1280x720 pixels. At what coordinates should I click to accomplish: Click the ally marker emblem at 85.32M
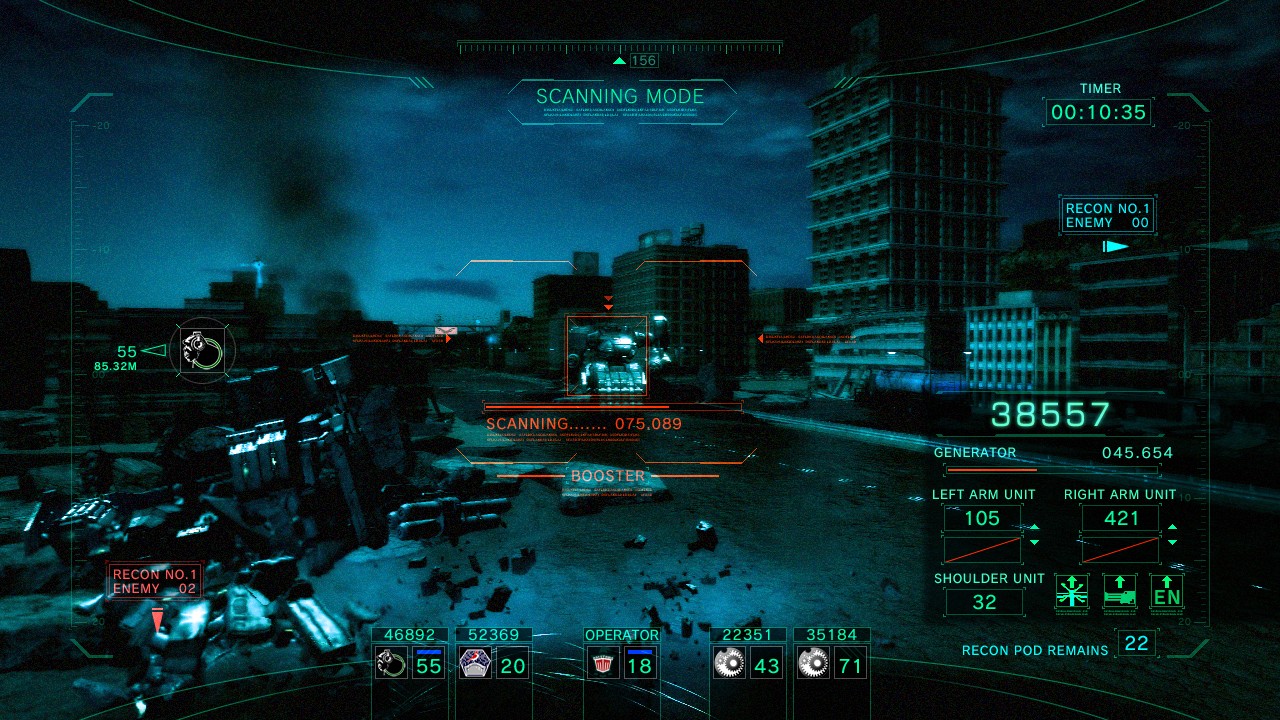tap(202, 350)
